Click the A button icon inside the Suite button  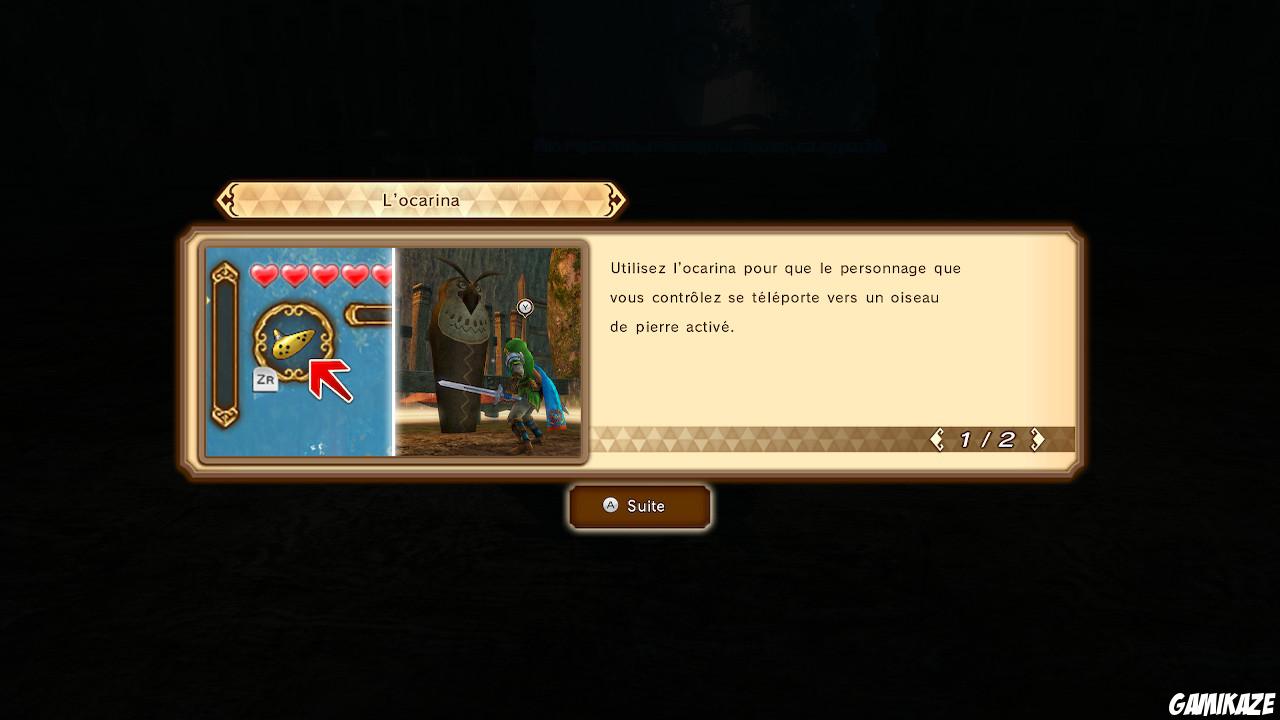tap(611, 506)
